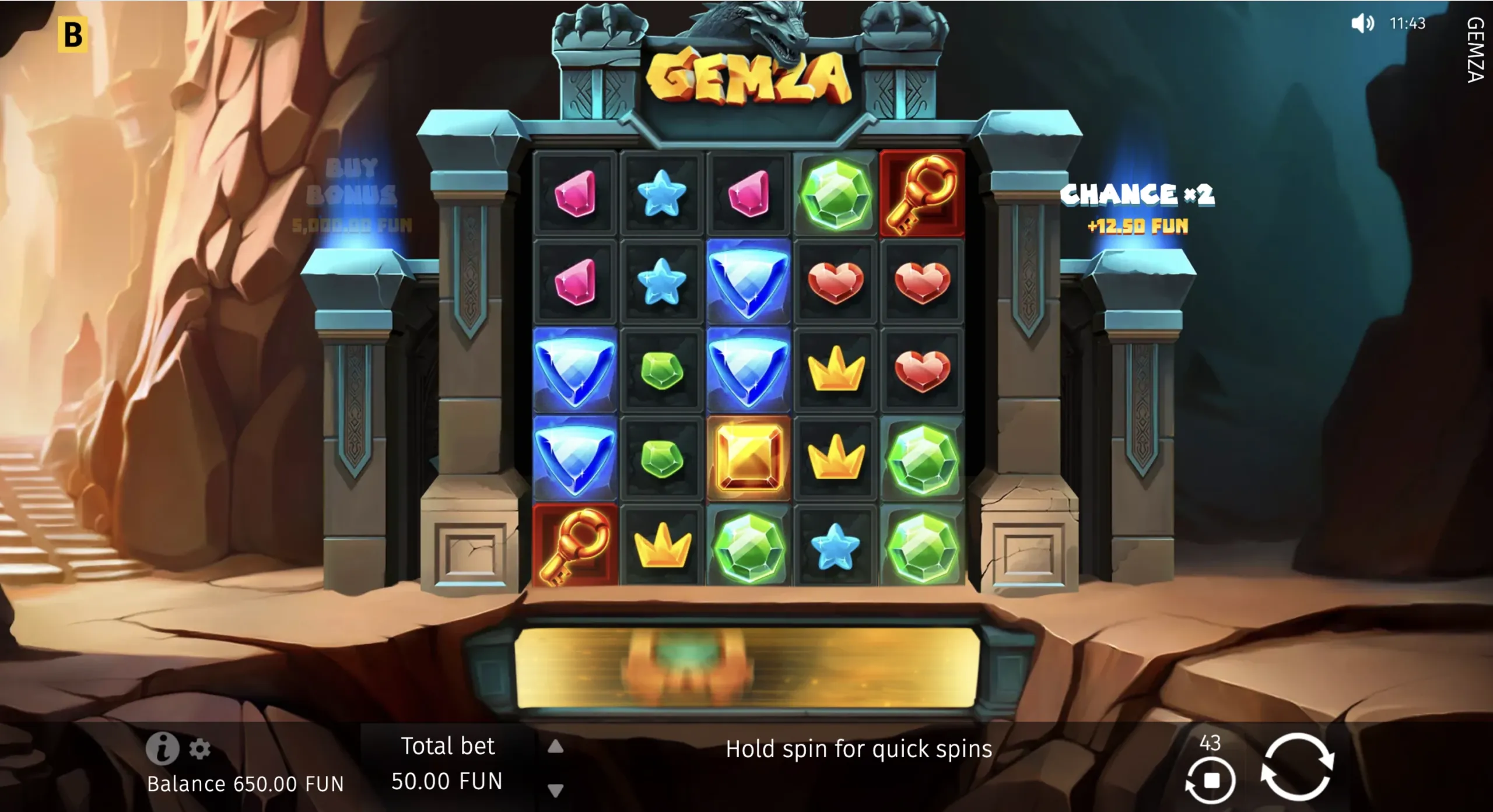Increase the total bet with the up arrow
Screen dimensions: 1493x812
coord(555,747)
